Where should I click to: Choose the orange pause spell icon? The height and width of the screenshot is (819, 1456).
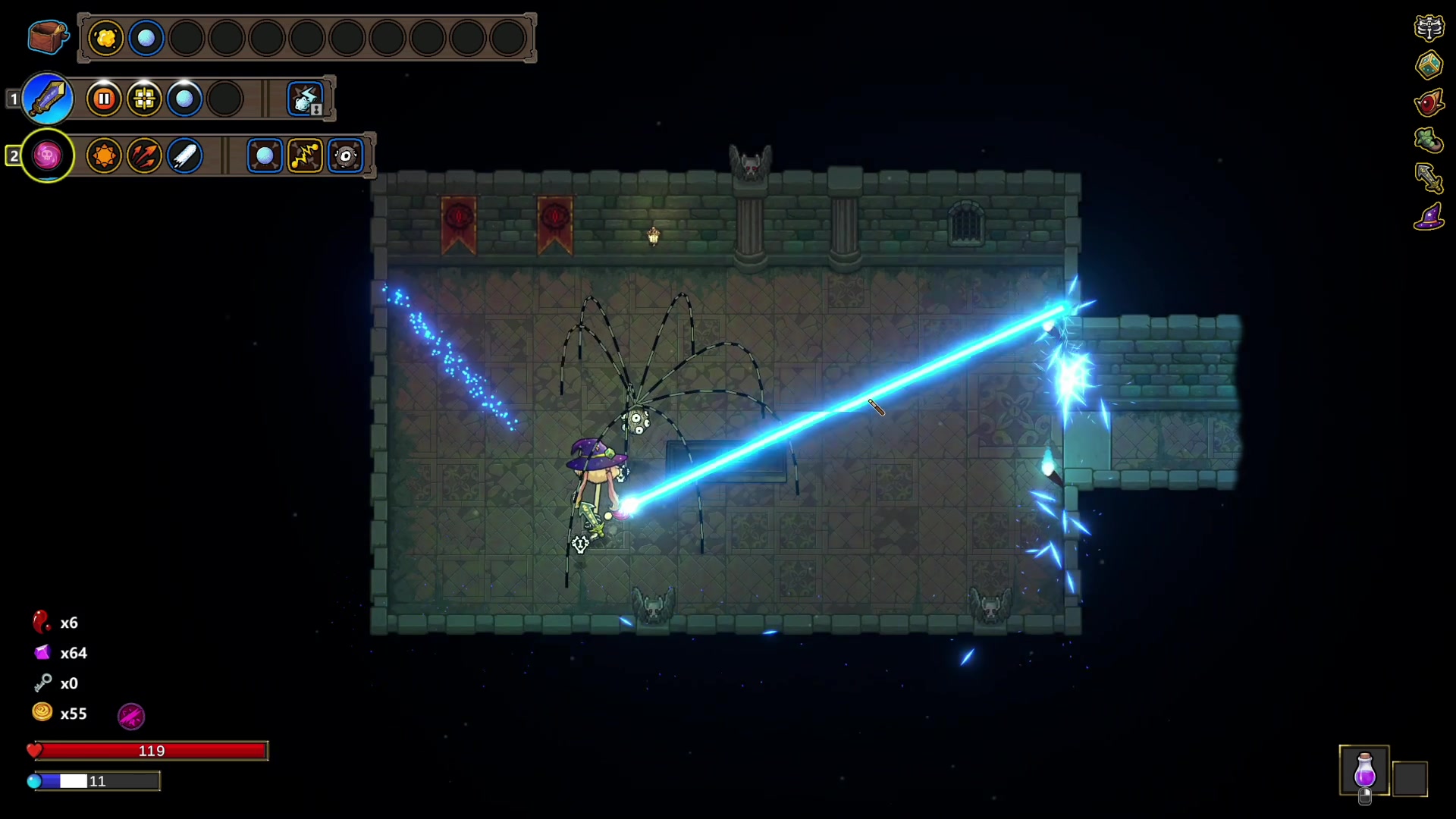[x=104, y=99]
